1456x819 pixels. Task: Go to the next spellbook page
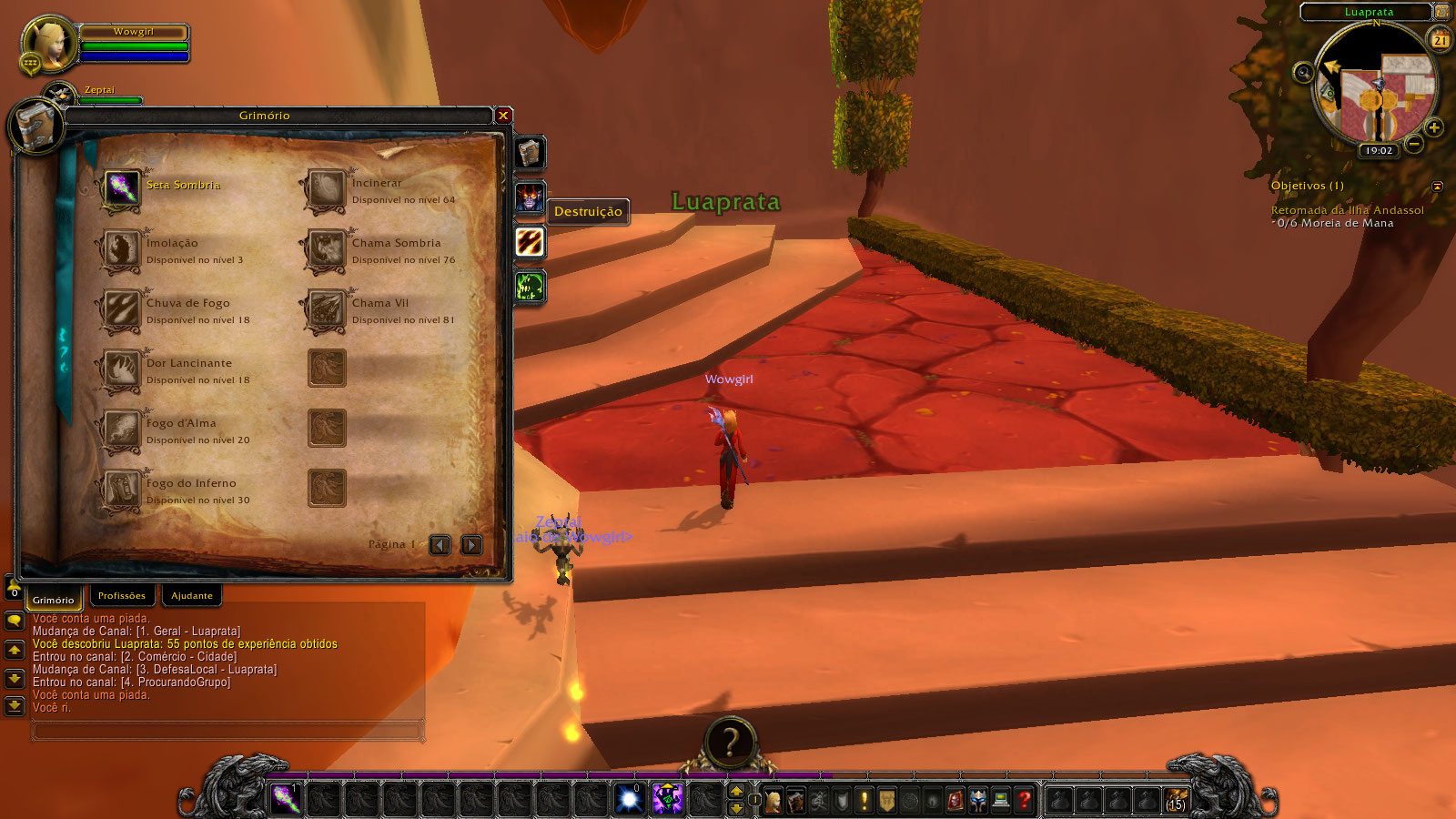coord(471,545)
